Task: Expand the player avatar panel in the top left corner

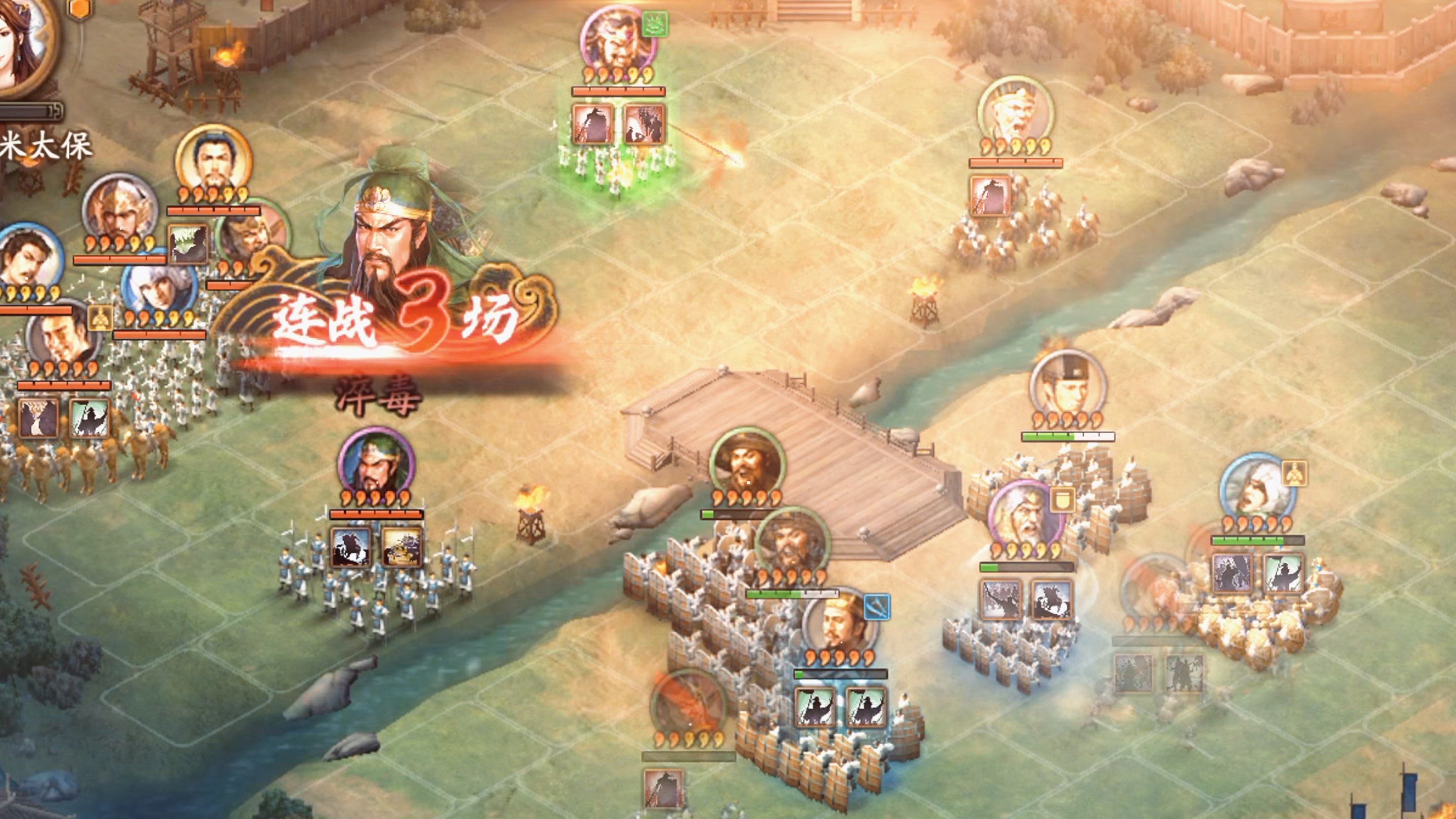Action: pyautogui.click(x=23, y=45)
